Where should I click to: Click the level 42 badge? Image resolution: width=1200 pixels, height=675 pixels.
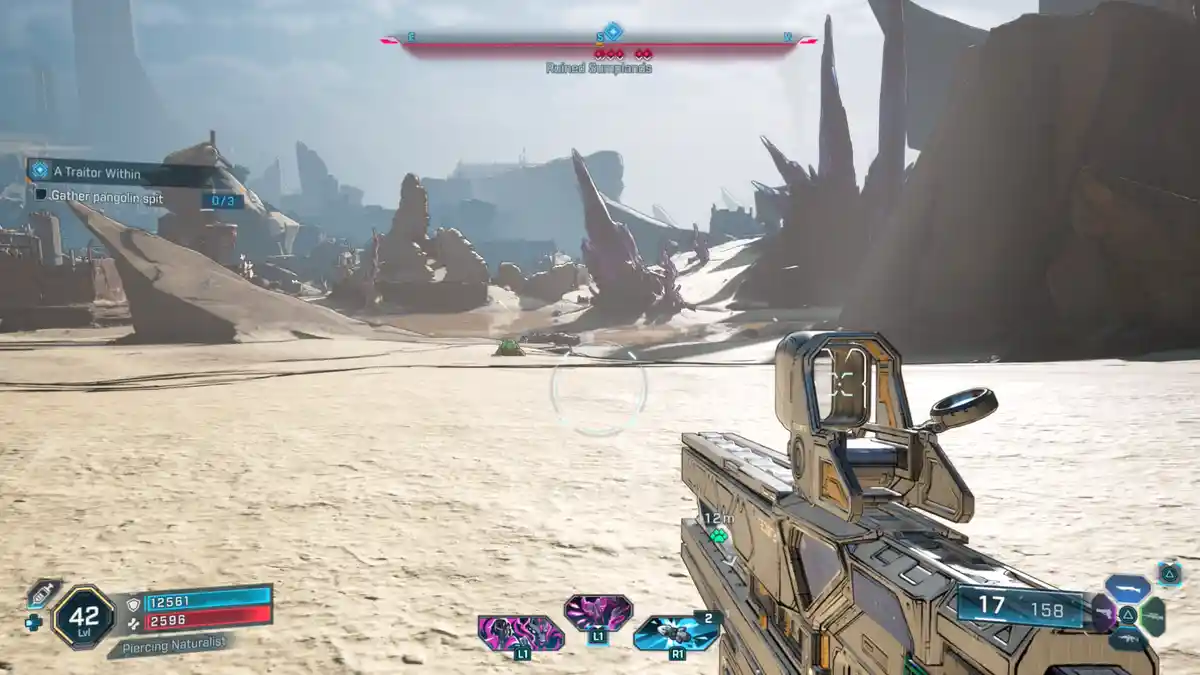point(83,616)
